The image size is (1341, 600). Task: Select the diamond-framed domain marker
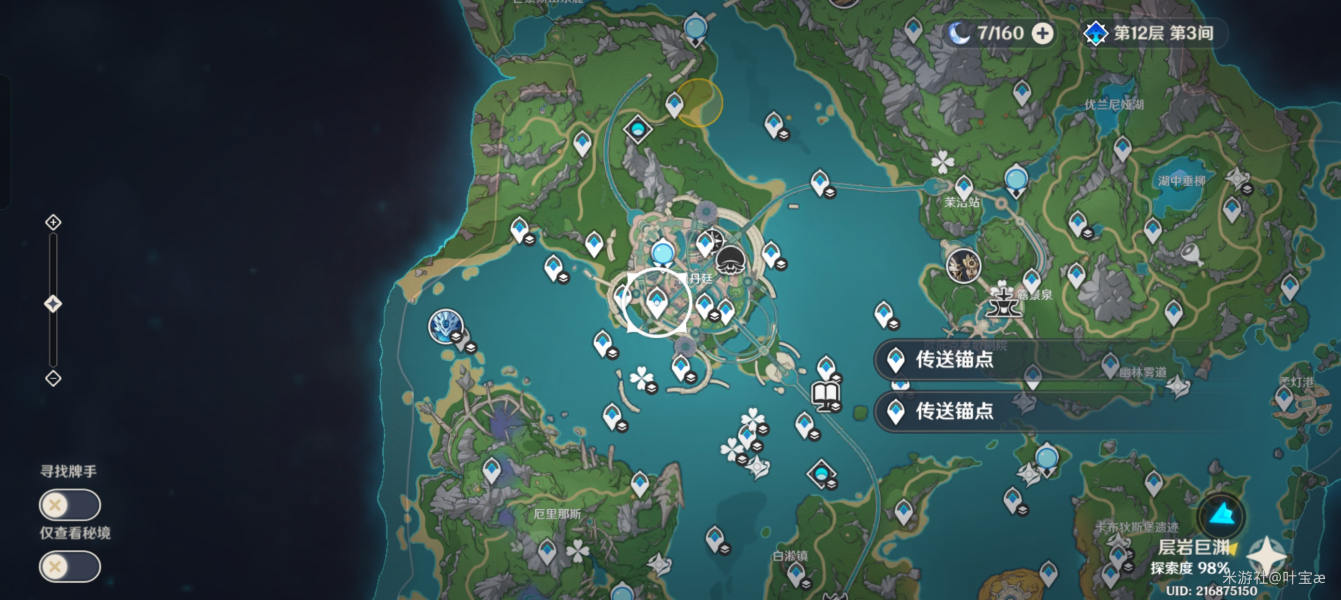(637, 129)
